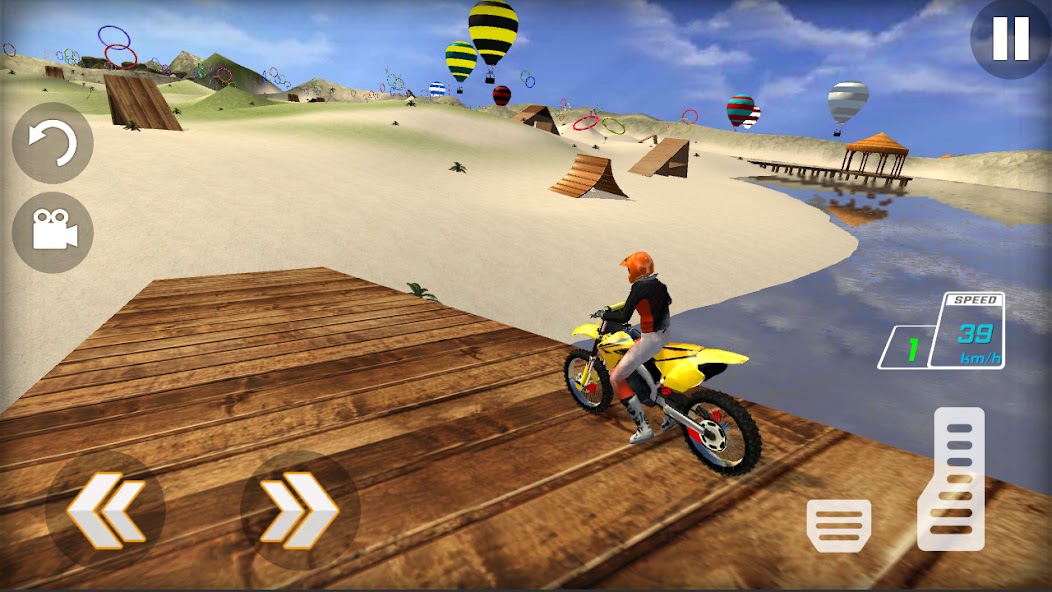Steer right with the double right arrows
This screenshot has width=1052, height=592.
tap(299, 510)
